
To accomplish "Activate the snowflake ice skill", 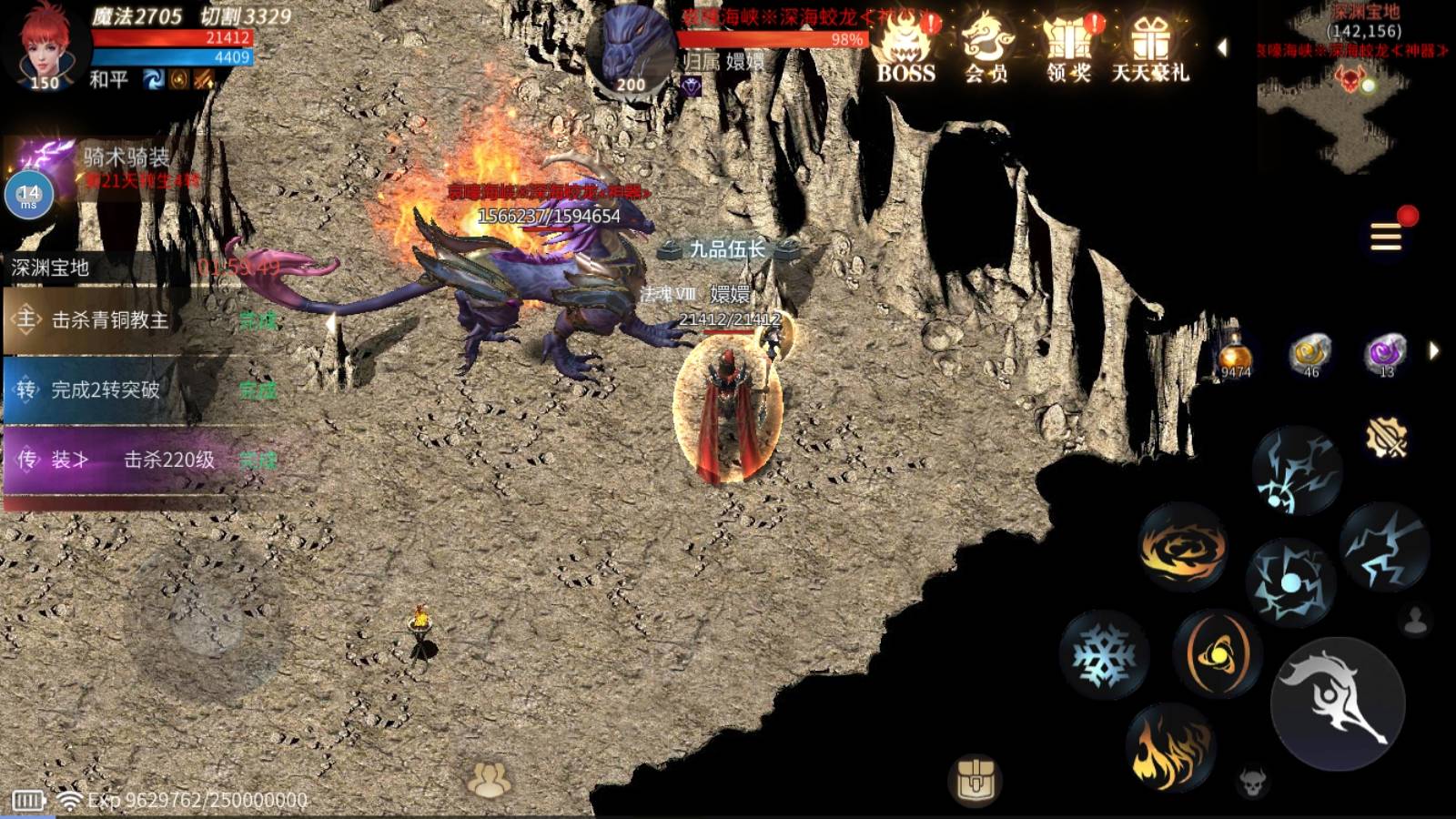I will (1104, 655).
